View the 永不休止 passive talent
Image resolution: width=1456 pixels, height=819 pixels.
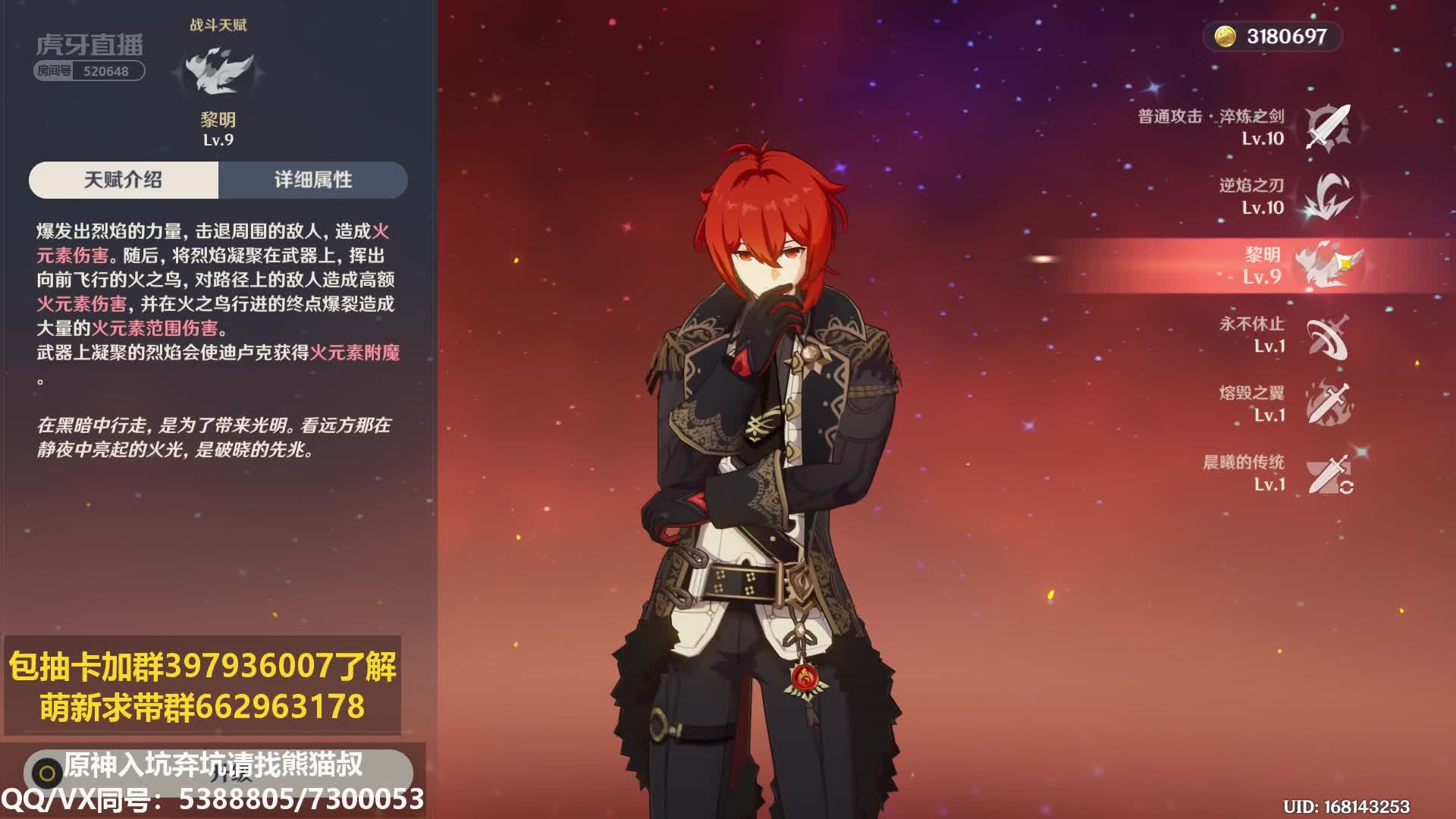point(1328,335)
